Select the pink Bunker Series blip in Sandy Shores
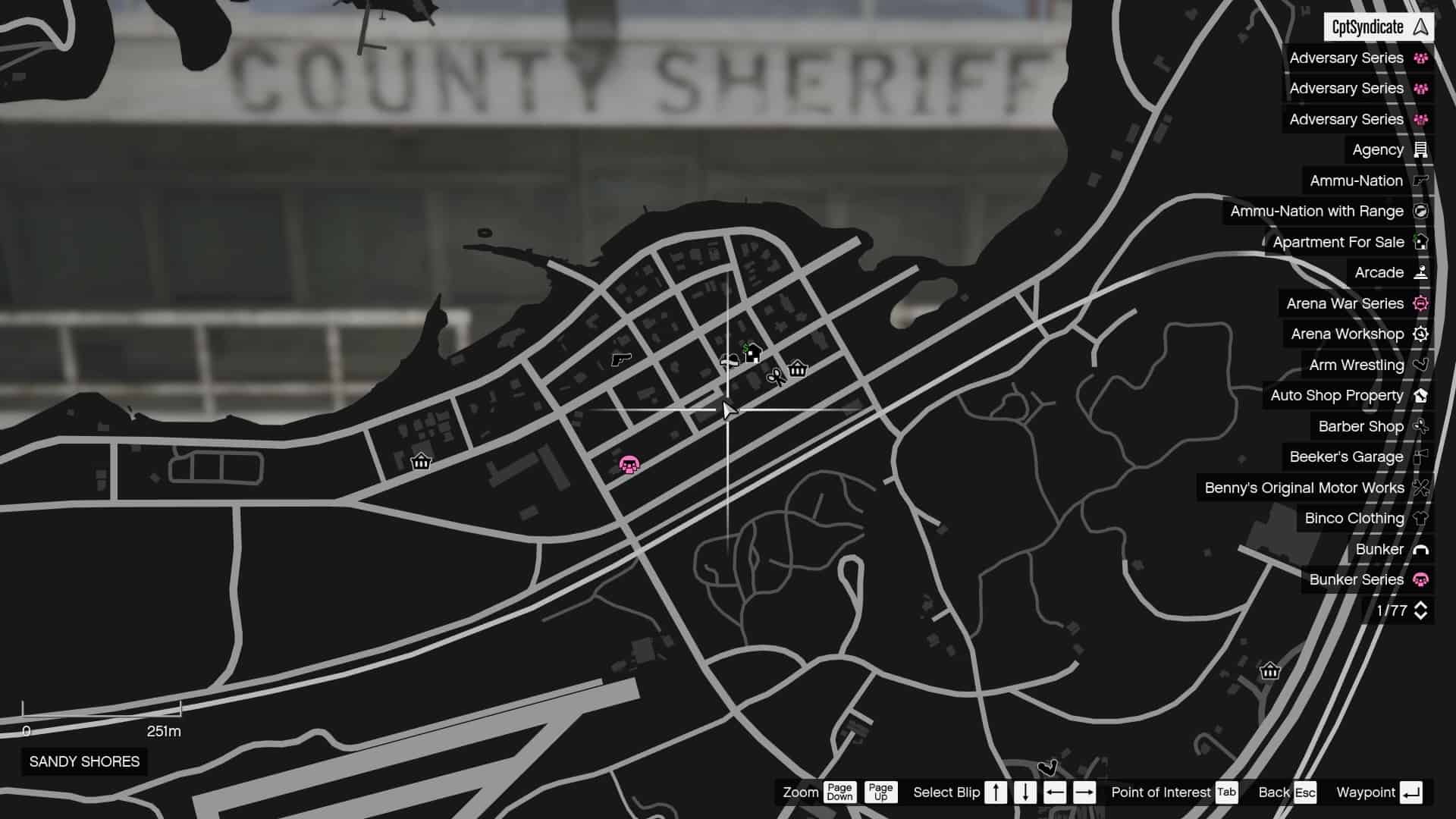Viewport: 1456px width, 819px height. click(630, 464)
